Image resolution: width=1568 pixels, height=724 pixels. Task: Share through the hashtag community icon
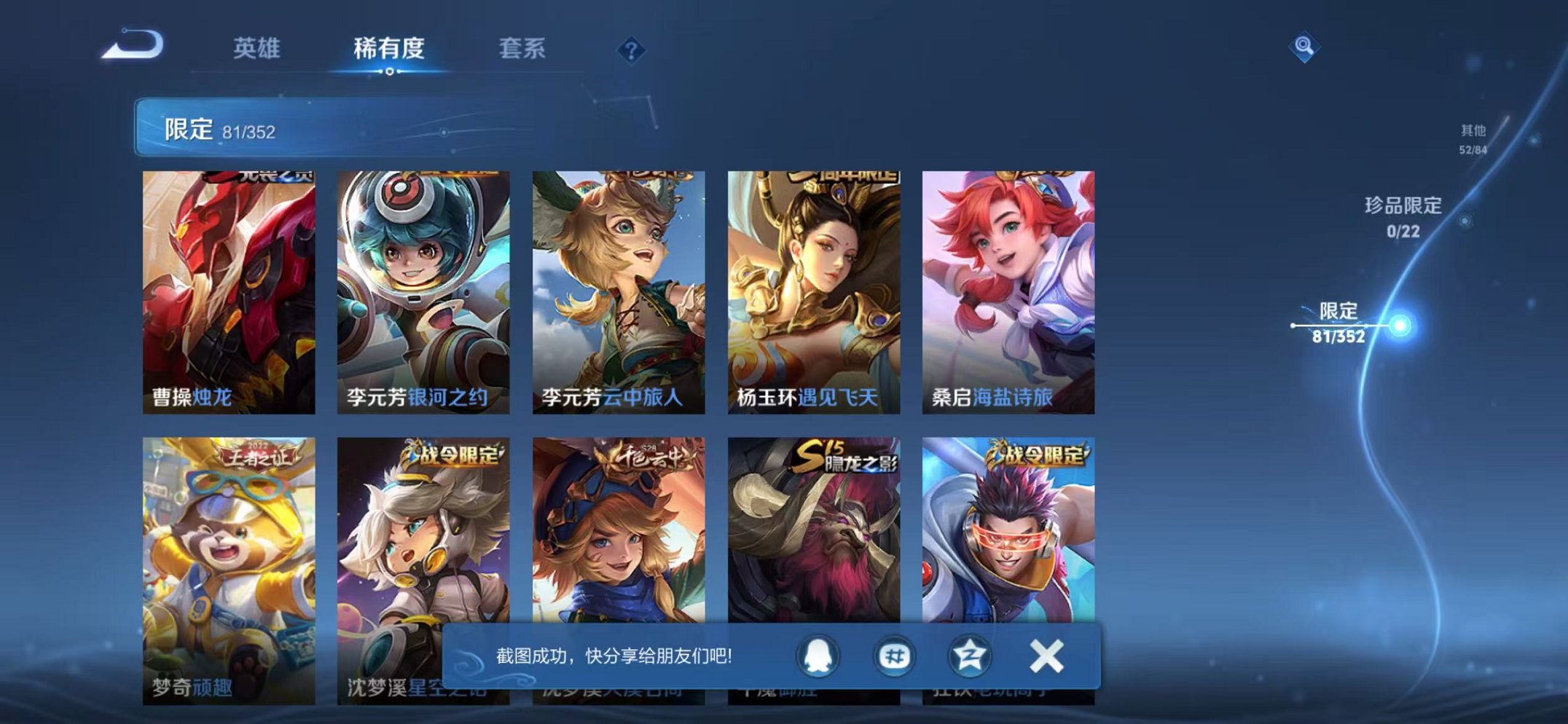point(898,656)
